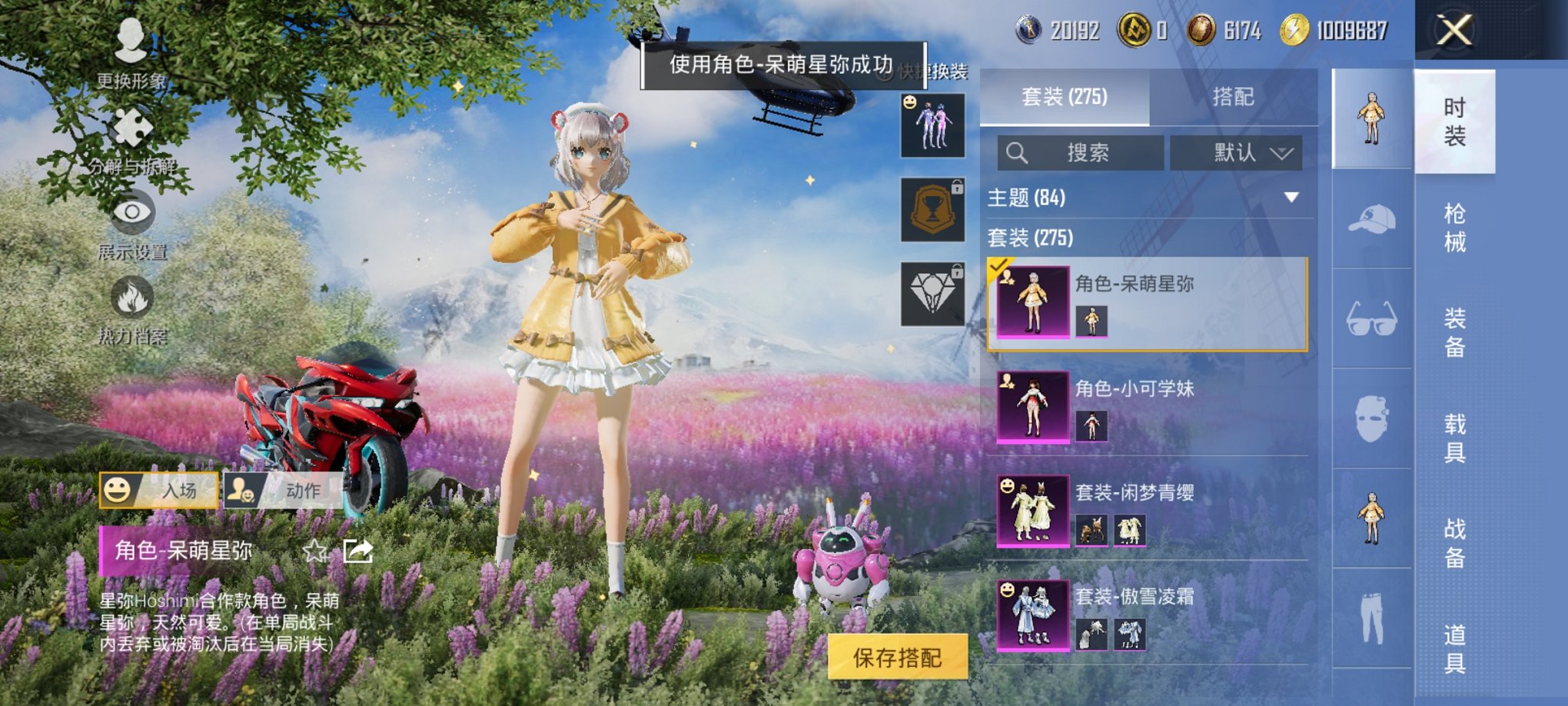Switch to the 搭配 tab
The width and height of the screenshot is (1568, 706).
[x=1234, y=98]
